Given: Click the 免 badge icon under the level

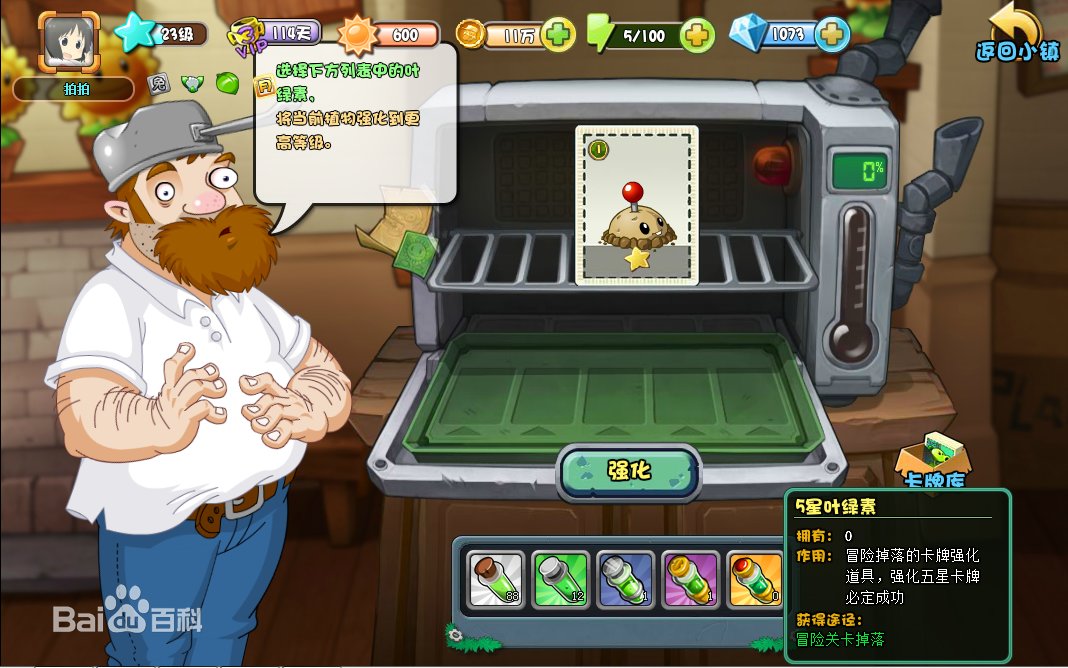Looking at the screenshot, I should pyautogui.click(x=158, y=82).
